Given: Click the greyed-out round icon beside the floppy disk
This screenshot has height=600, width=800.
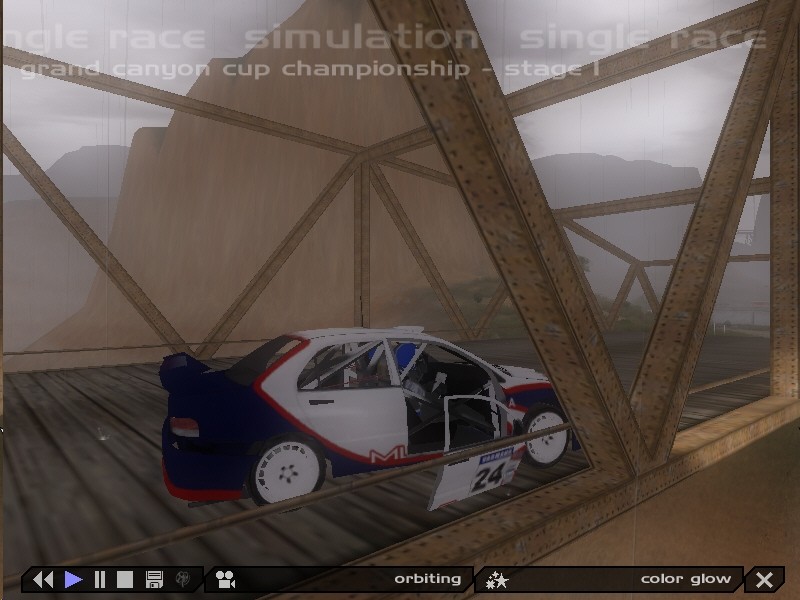Looking at the screenshot, I should point(183,579).
